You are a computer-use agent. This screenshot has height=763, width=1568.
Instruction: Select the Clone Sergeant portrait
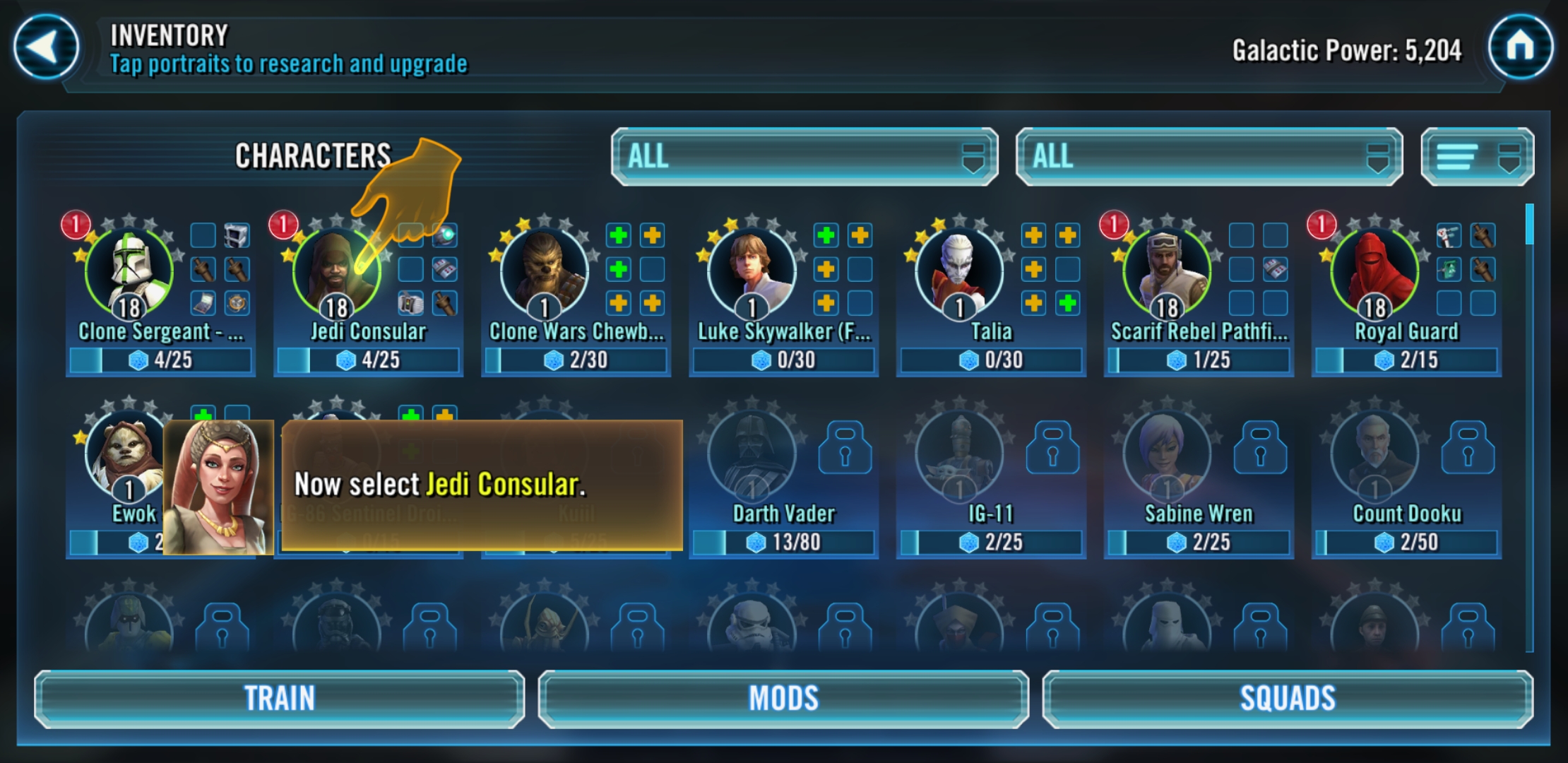point(129,272)
